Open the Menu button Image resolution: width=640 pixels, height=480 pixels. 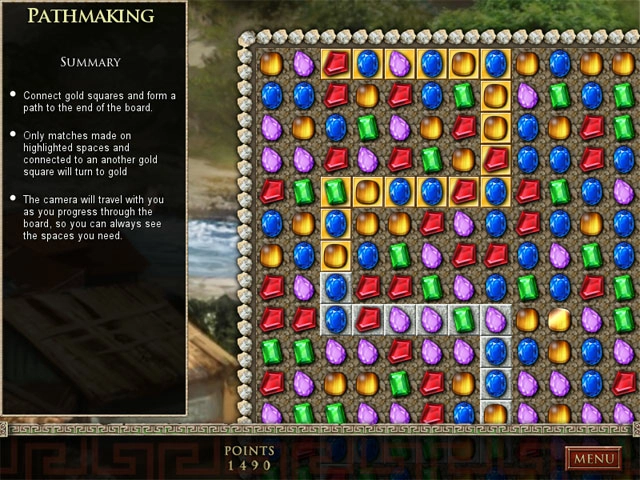[x=594, y=459]
